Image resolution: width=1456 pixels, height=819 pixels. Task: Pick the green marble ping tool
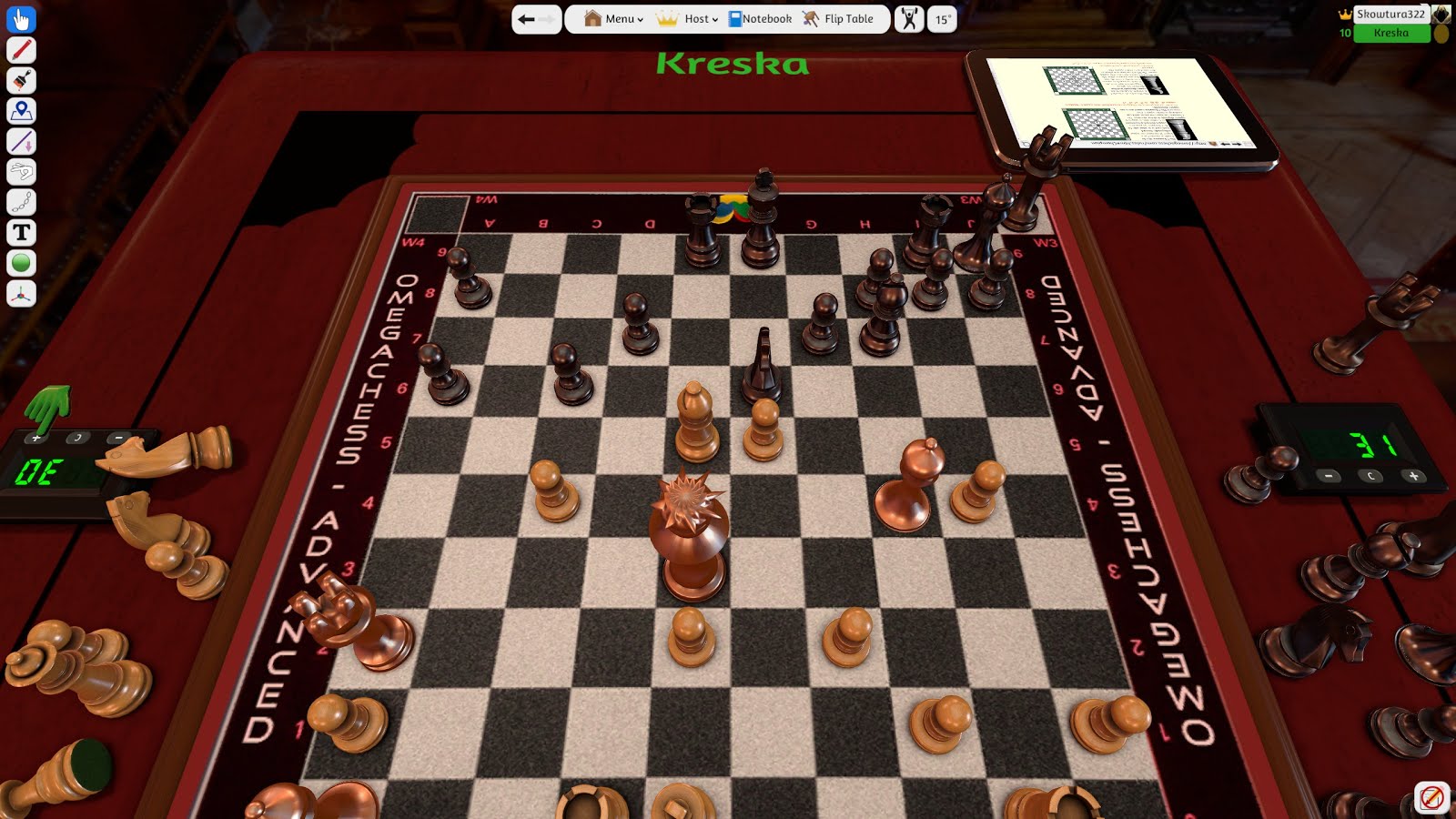[x=20, y=262]
